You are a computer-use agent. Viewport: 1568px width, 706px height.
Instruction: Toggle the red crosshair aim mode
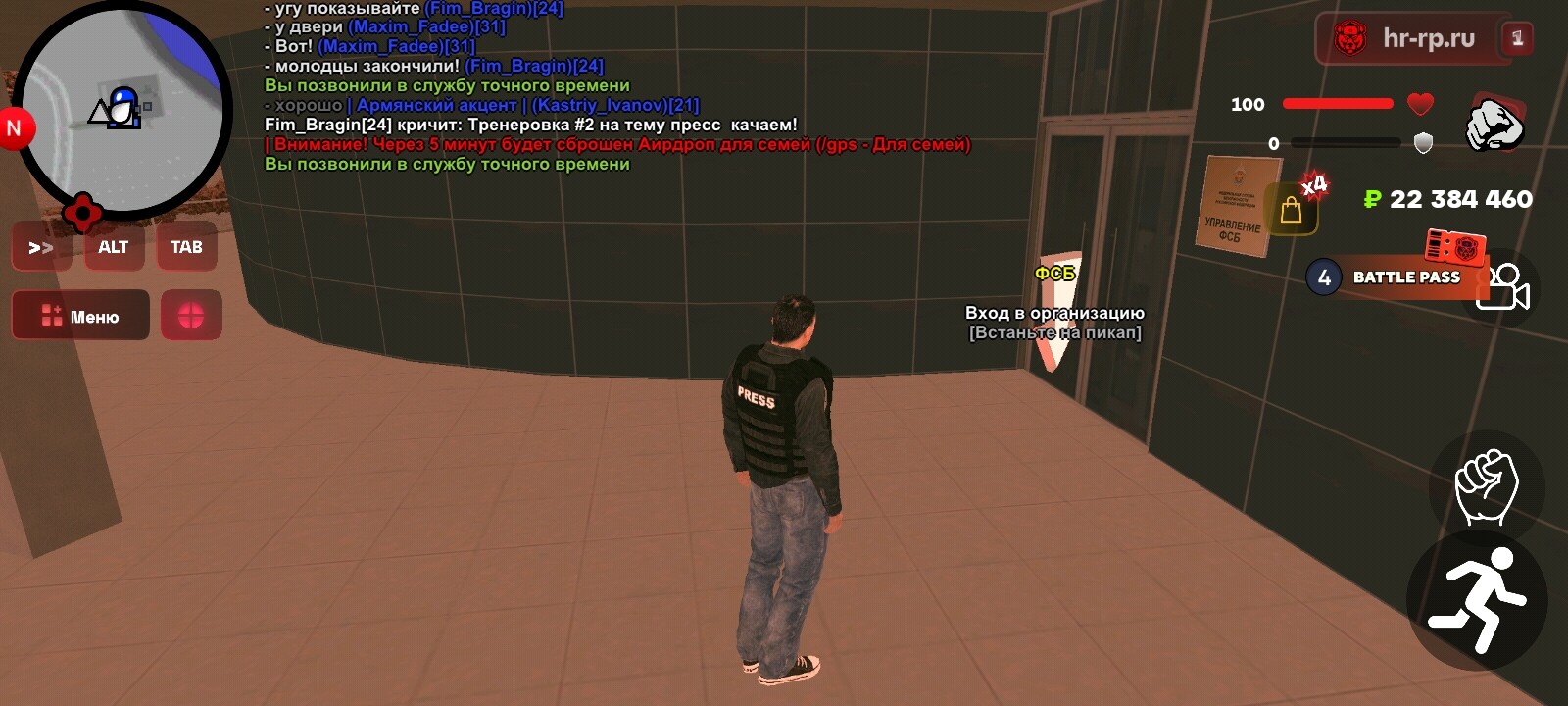pos(193,315)
